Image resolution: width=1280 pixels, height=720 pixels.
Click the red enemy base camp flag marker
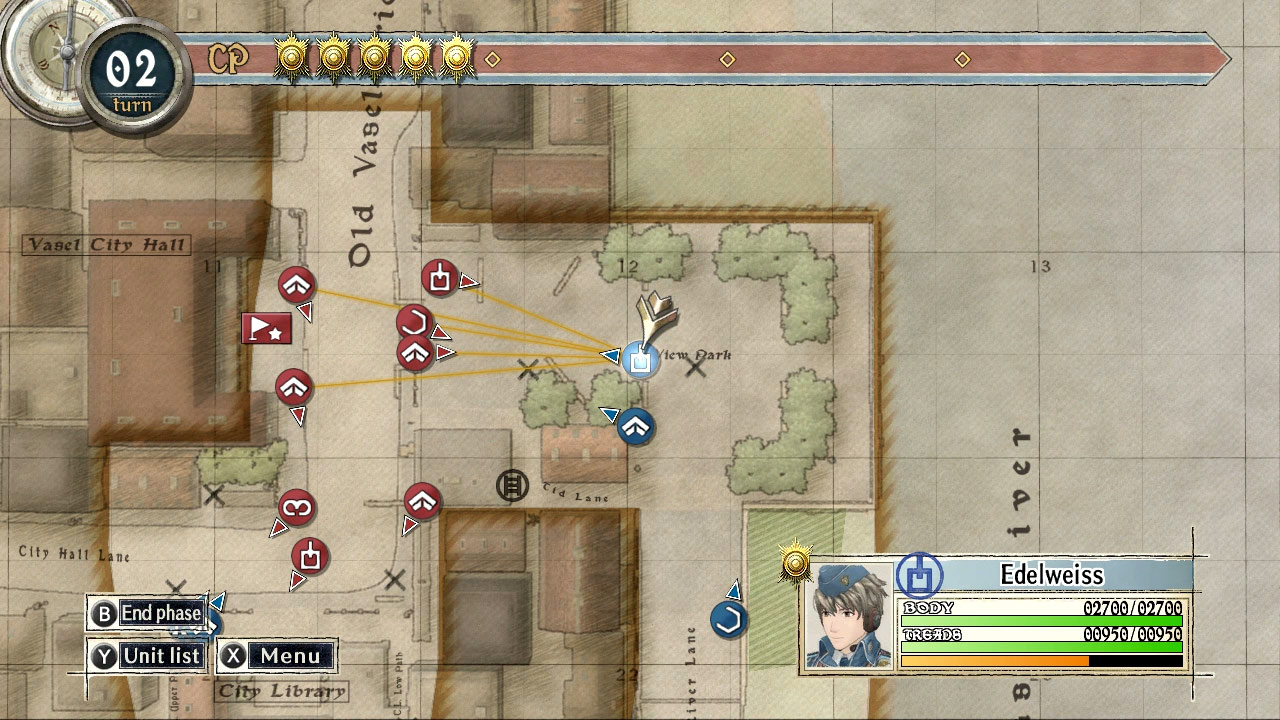(x=265, y=327)
